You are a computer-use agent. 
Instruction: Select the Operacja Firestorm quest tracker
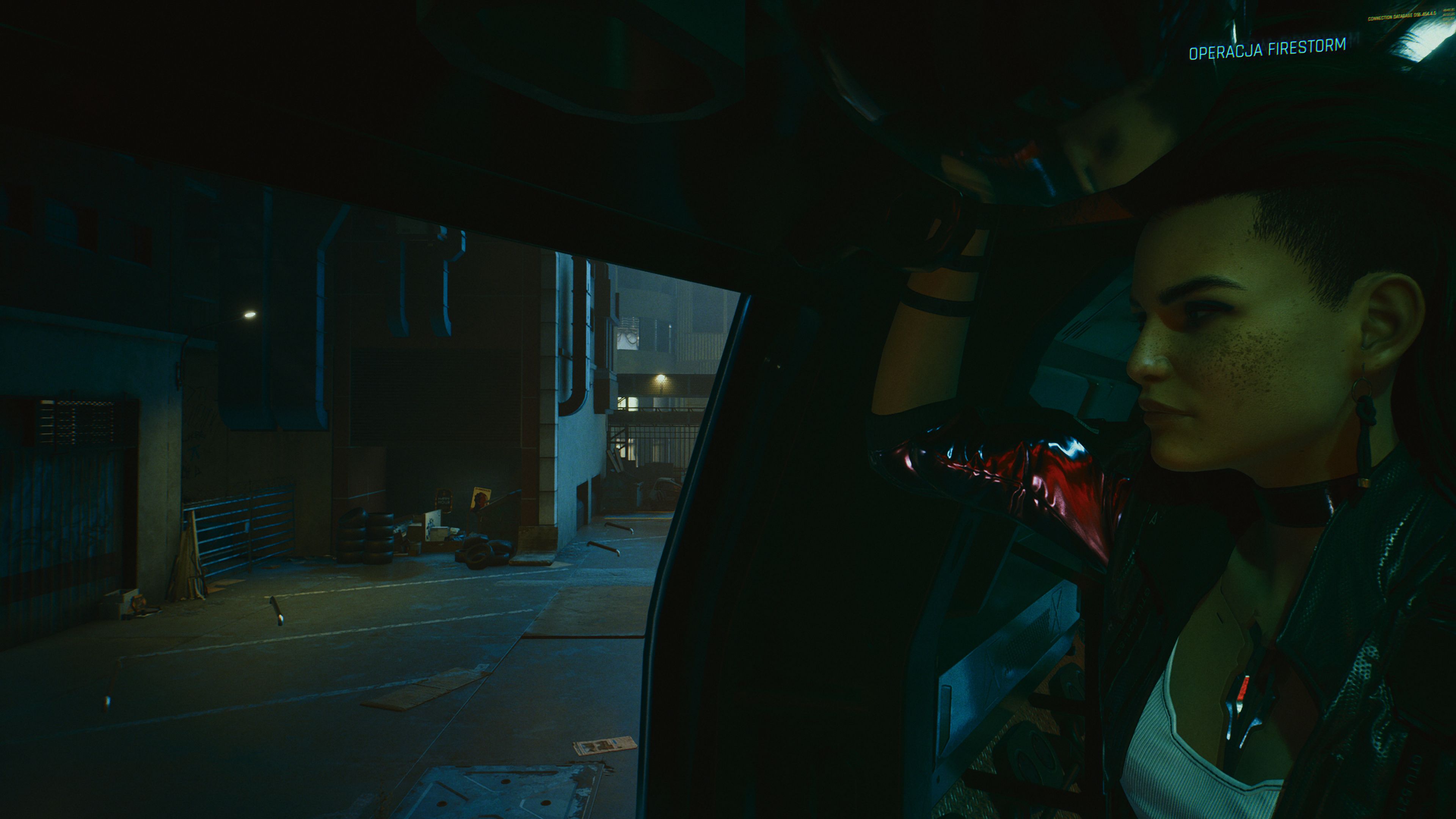(1267, 49)
